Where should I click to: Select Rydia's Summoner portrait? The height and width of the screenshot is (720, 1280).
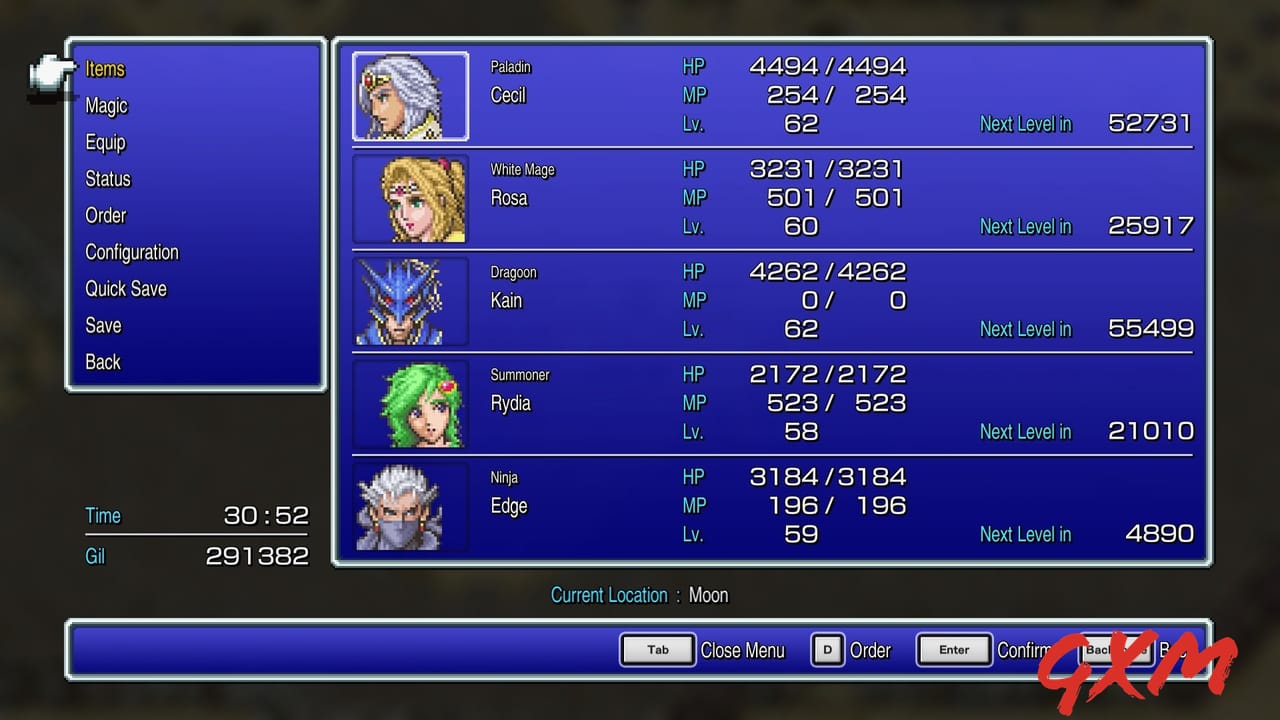(x=410, y=404)
